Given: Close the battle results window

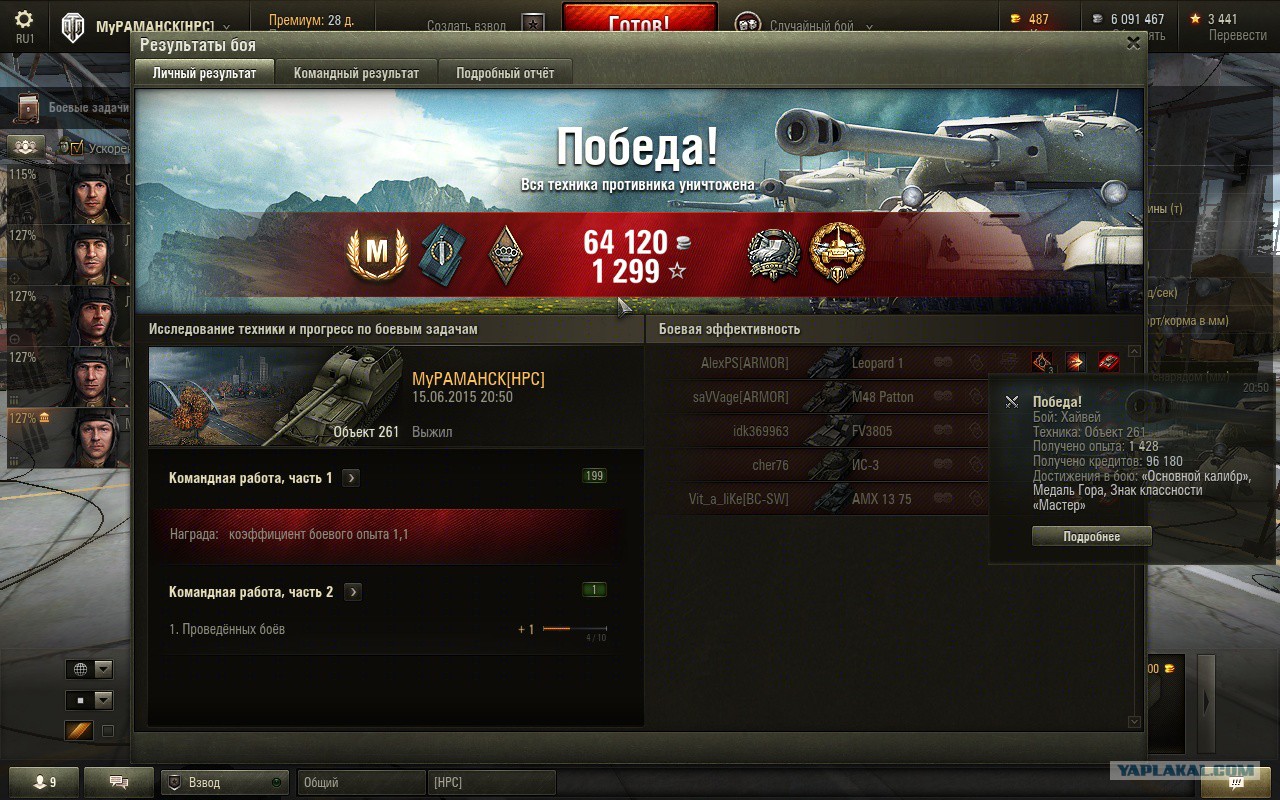Looking at the screenshot, I should tap(1133, 43).
